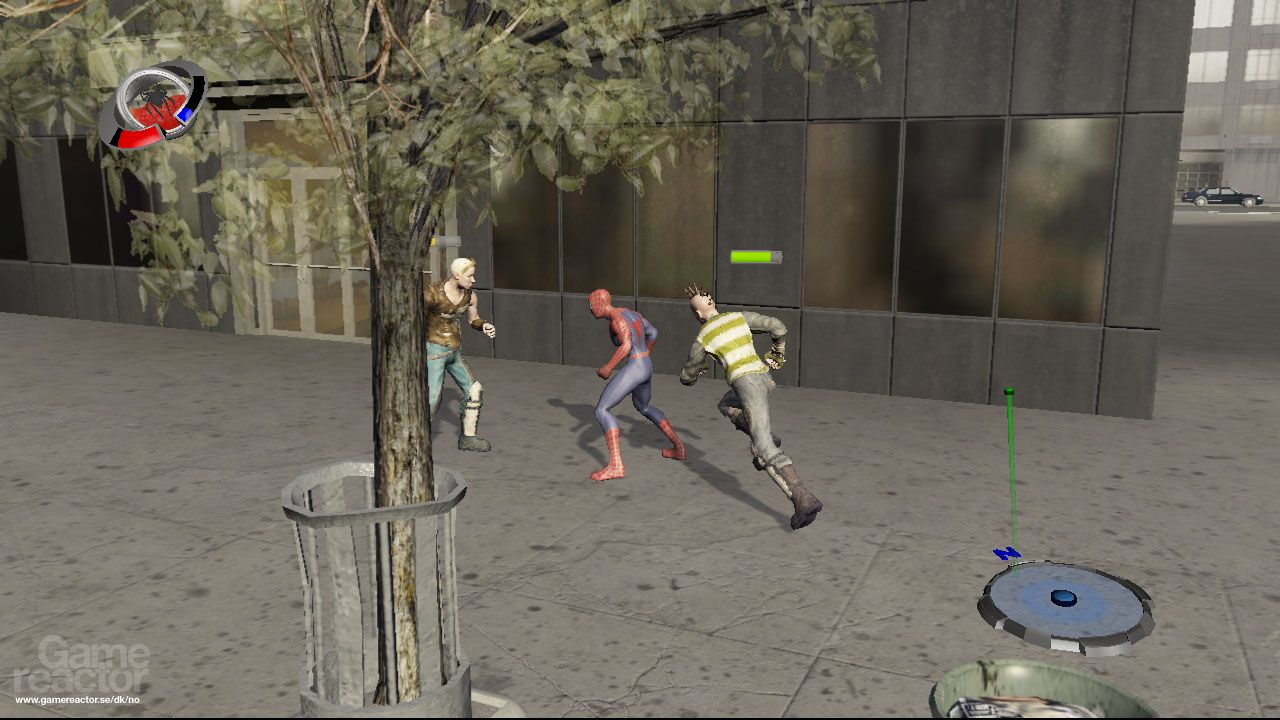This screenshot has height=720, width=1280.
Task: Click the black spider emblem in the HUD
Action: 156,100
